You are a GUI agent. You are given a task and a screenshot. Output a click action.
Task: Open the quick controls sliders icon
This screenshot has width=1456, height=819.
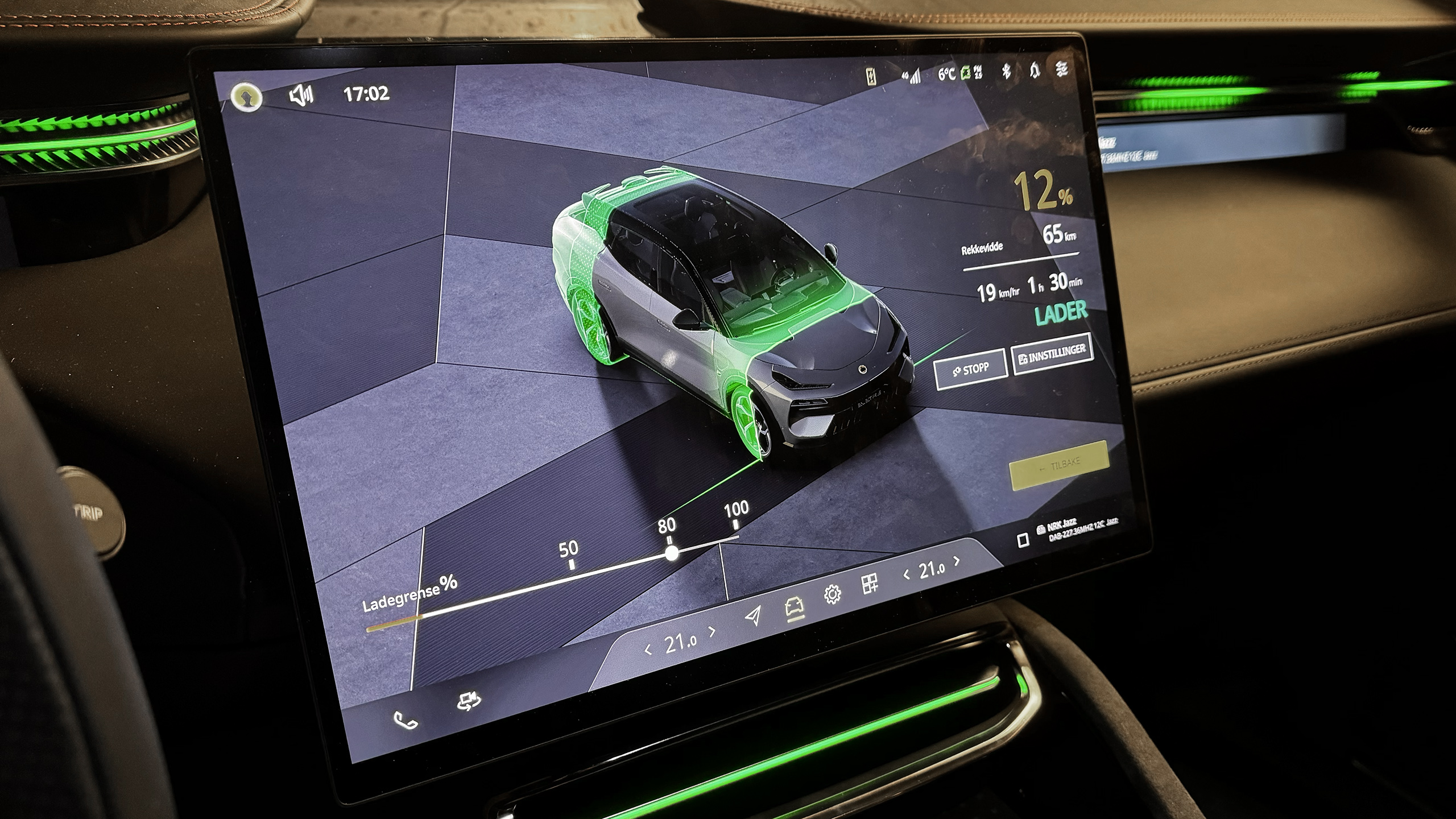click(x=1061, y=69)
